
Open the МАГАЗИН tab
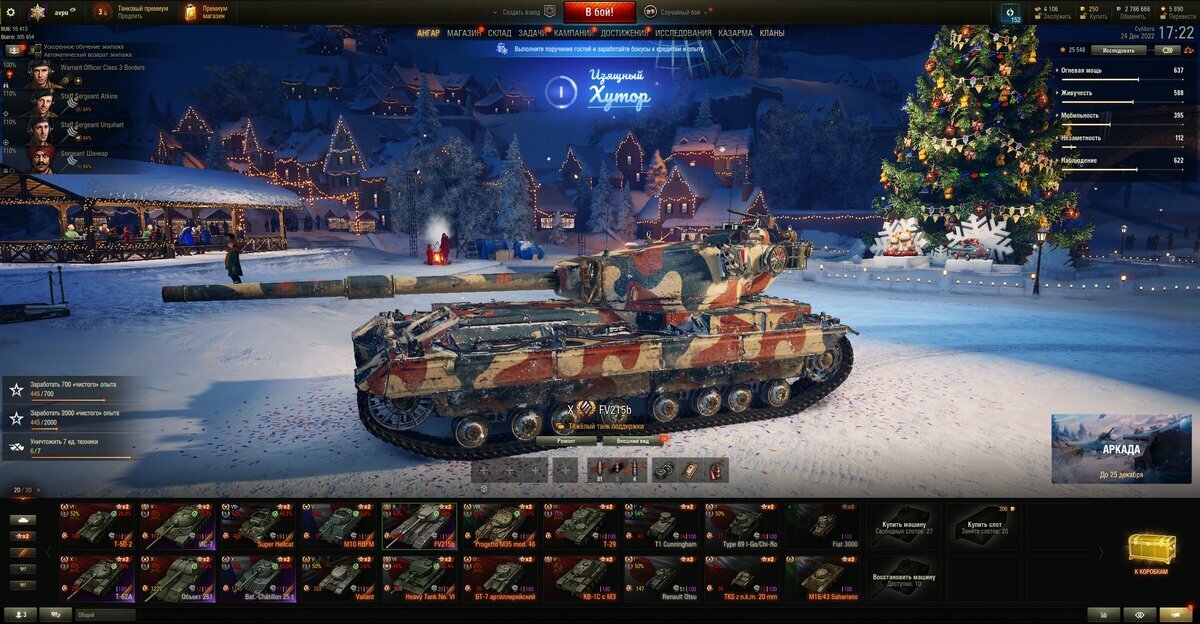(x=464, y=33)
